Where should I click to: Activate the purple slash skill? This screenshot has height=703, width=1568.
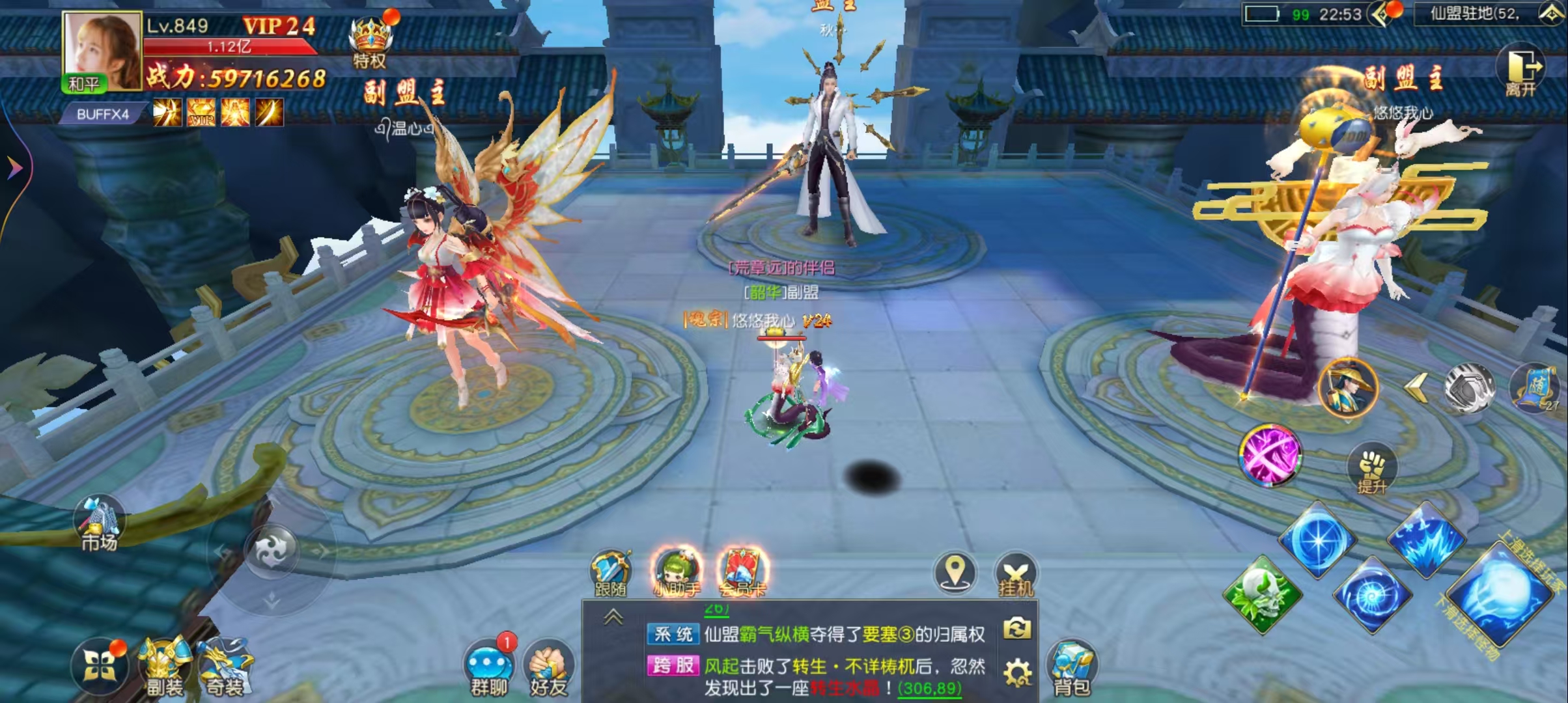click(x=1269, y=455)
